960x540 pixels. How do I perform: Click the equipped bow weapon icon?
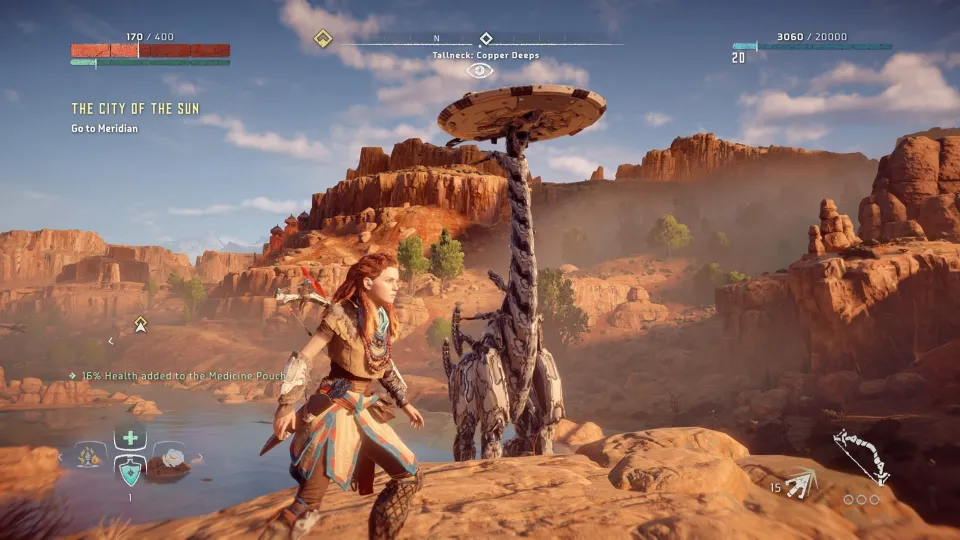tap(862, 455)
